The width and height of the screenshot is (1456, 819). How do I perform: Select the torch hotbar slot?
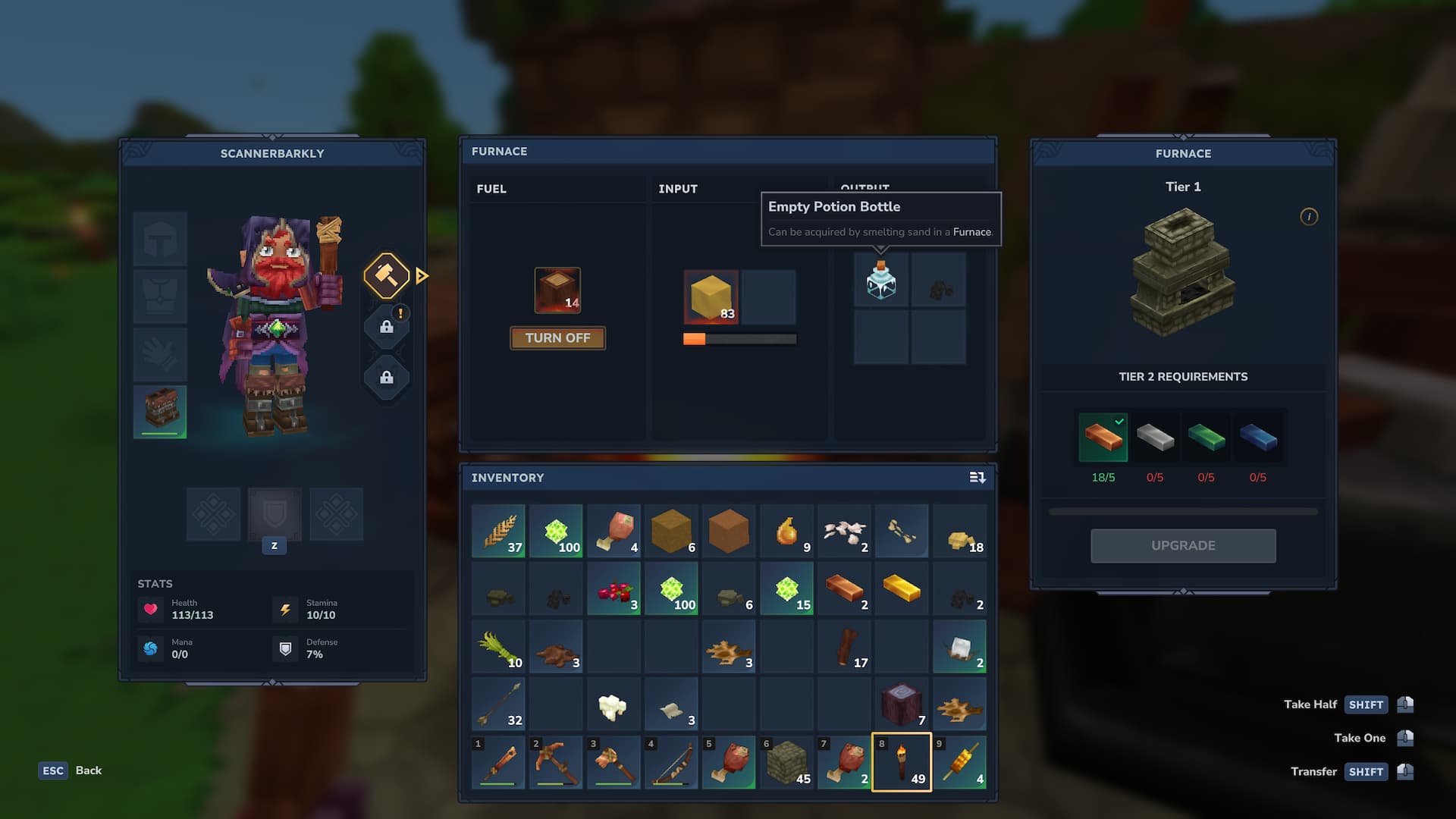pyautogui.click(x=902, y=762)
